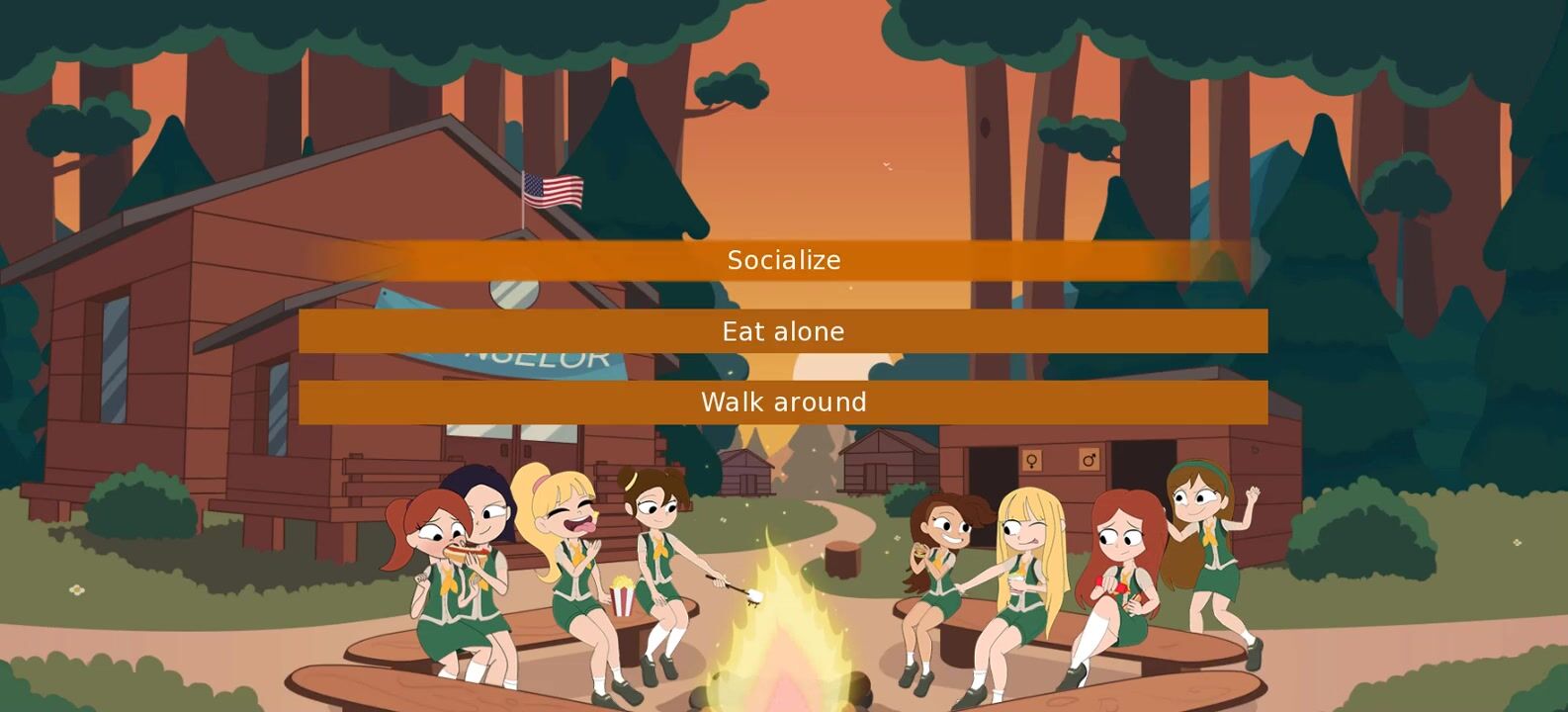The image size is (1568, 712).
Task: Choose the Socialize option
Action: (783, 261)
